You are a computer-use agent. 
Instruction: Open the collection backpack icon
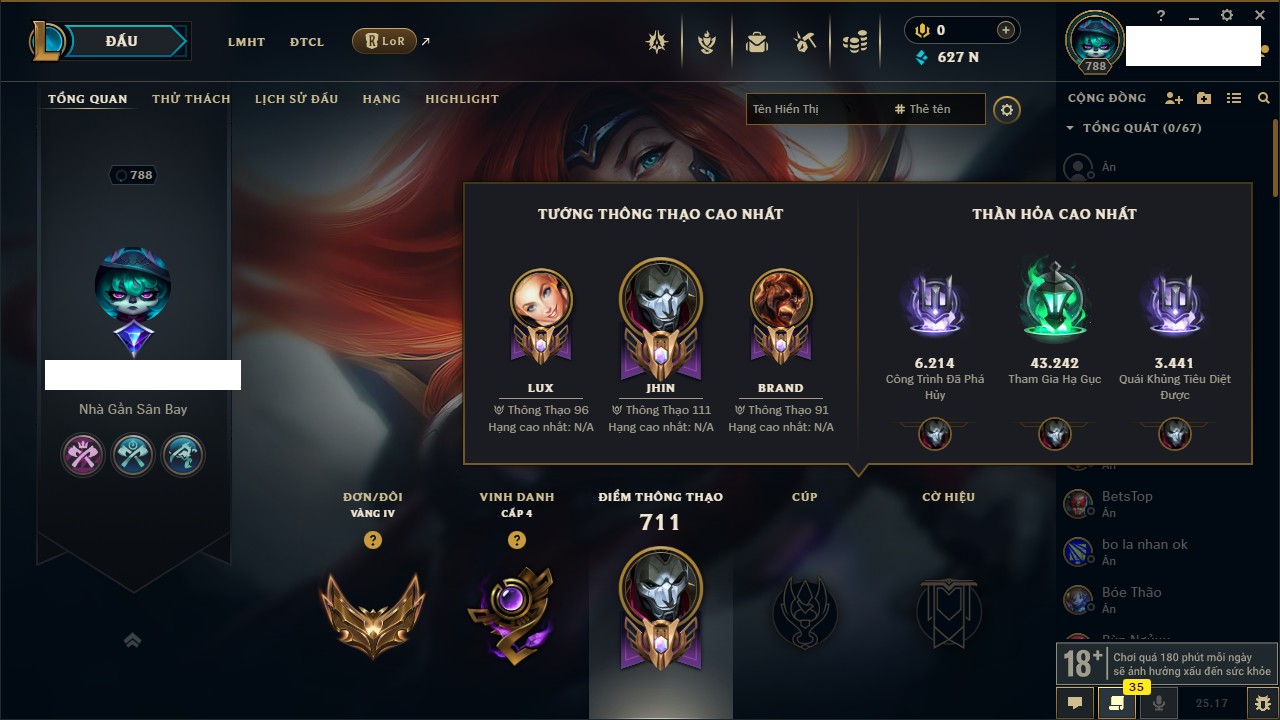[x=756, y=42]
